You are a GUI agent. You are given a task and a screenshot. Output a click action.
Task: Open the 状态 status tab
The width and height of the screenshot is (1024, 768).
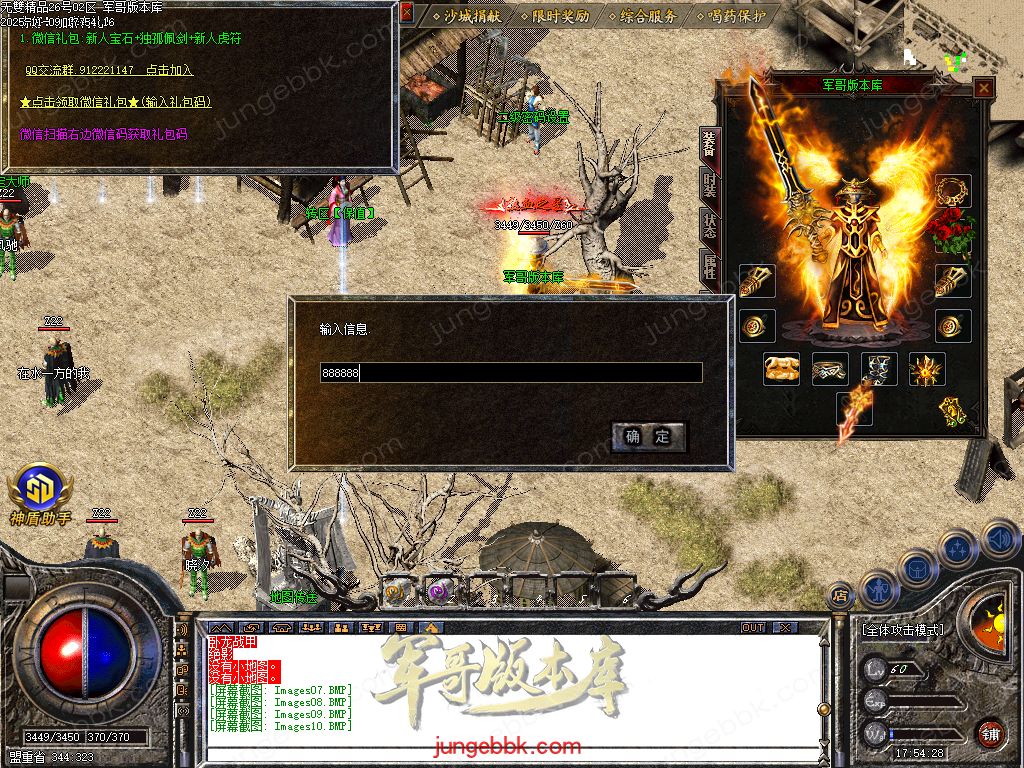tap(709, 225)
